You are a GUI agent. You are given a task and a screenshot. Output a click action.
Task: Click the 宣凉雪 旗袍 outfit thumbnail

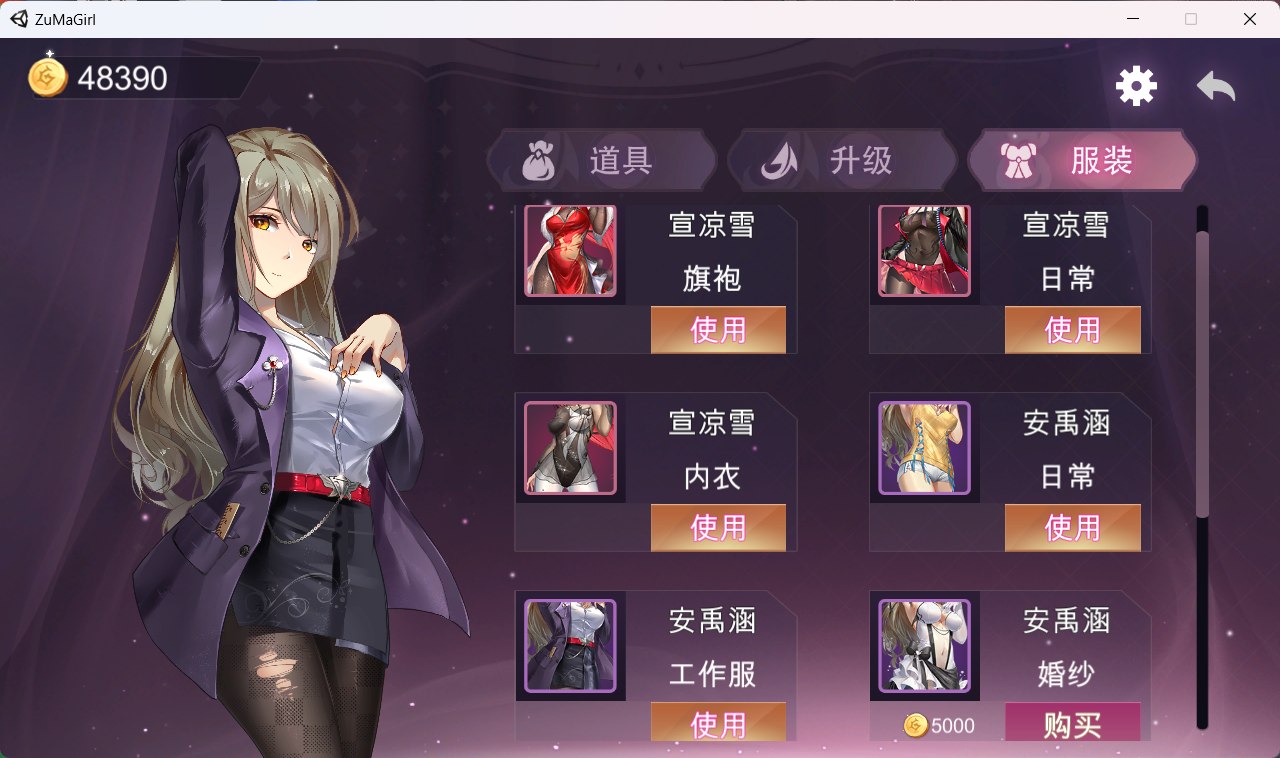coord(570,250)
